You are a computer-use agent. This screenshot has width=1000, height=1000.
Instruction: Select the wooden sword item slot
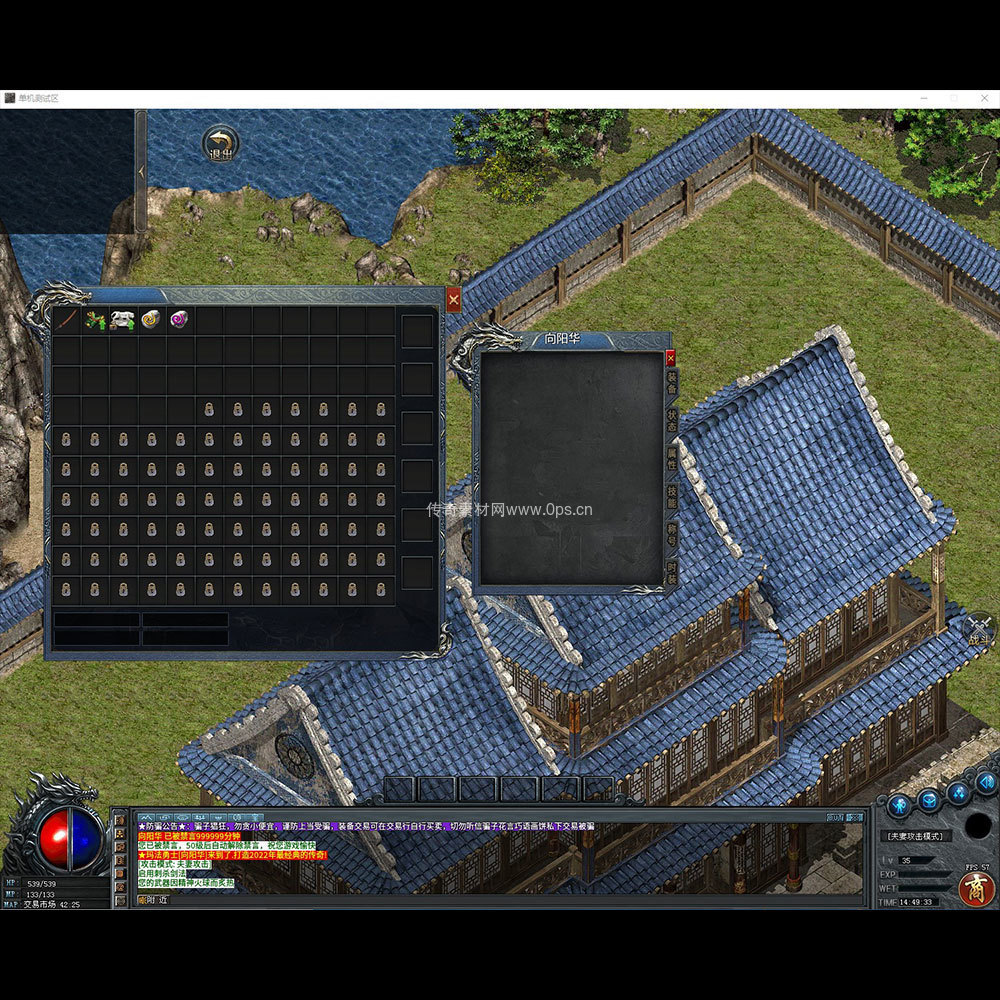67,320
